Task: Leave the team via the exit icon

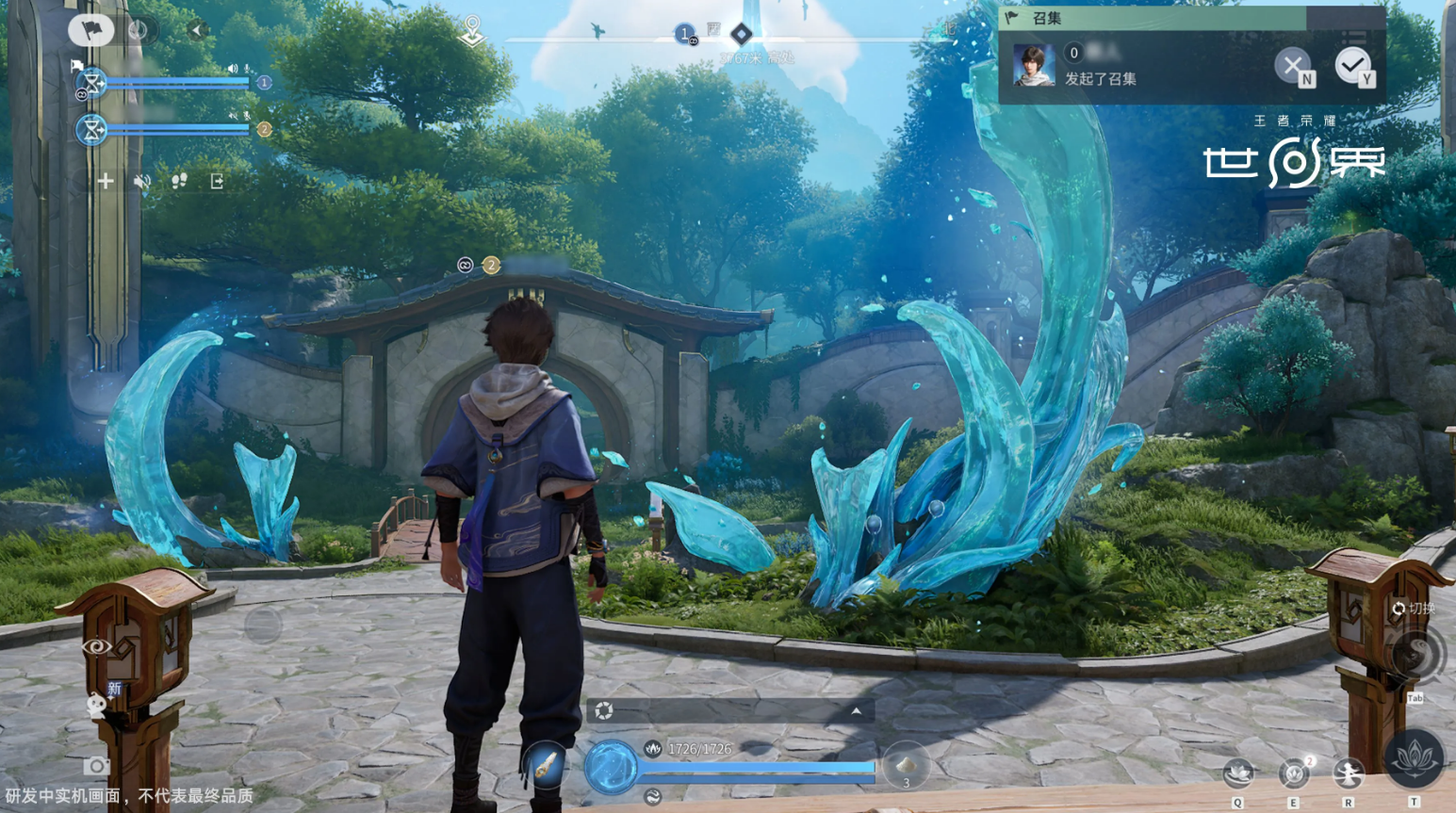Action: pyautogui.click(x=217, y=181)
